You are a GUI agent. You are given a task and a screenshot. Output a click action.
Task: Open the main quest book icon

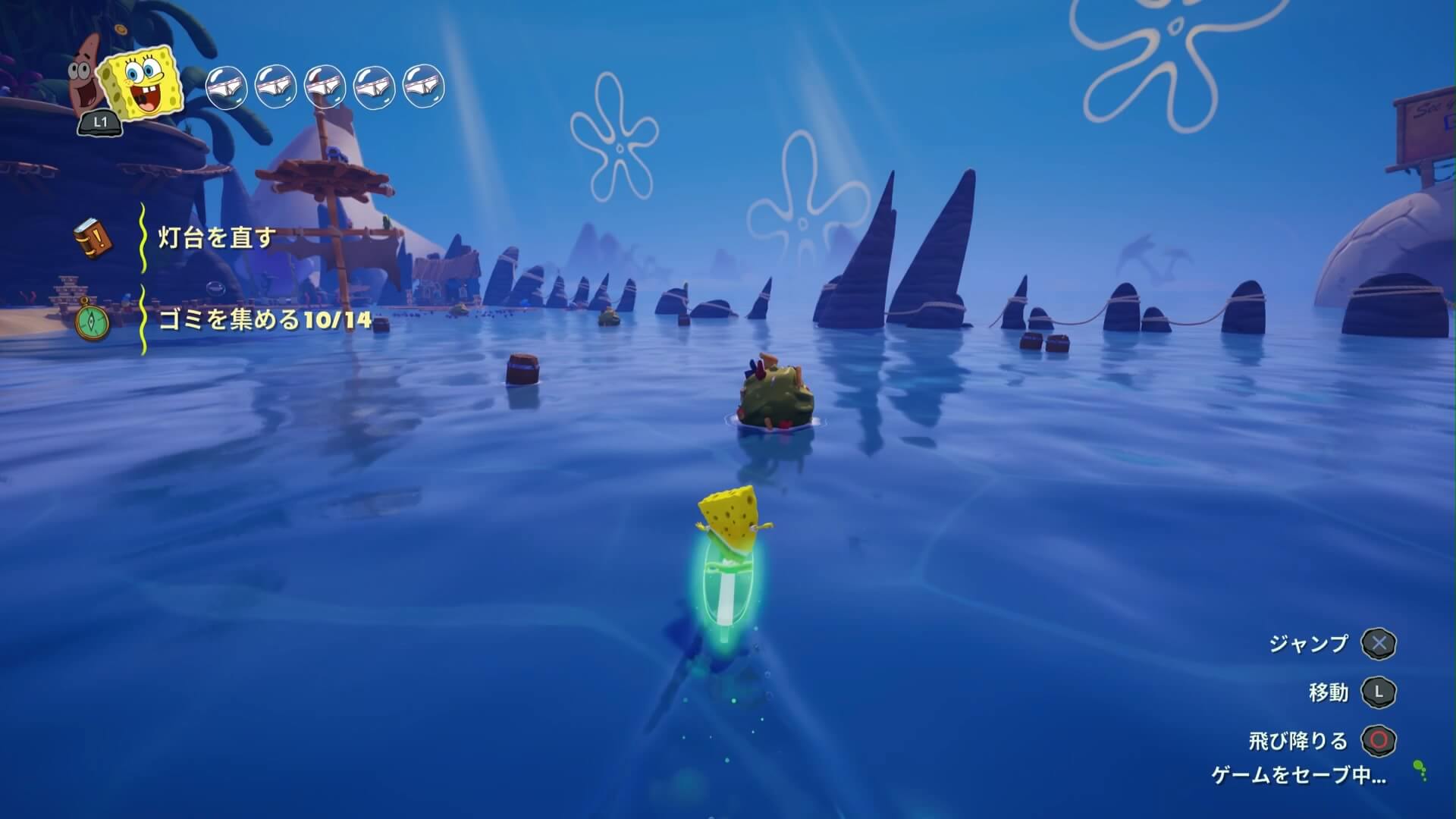coord(94,238)
